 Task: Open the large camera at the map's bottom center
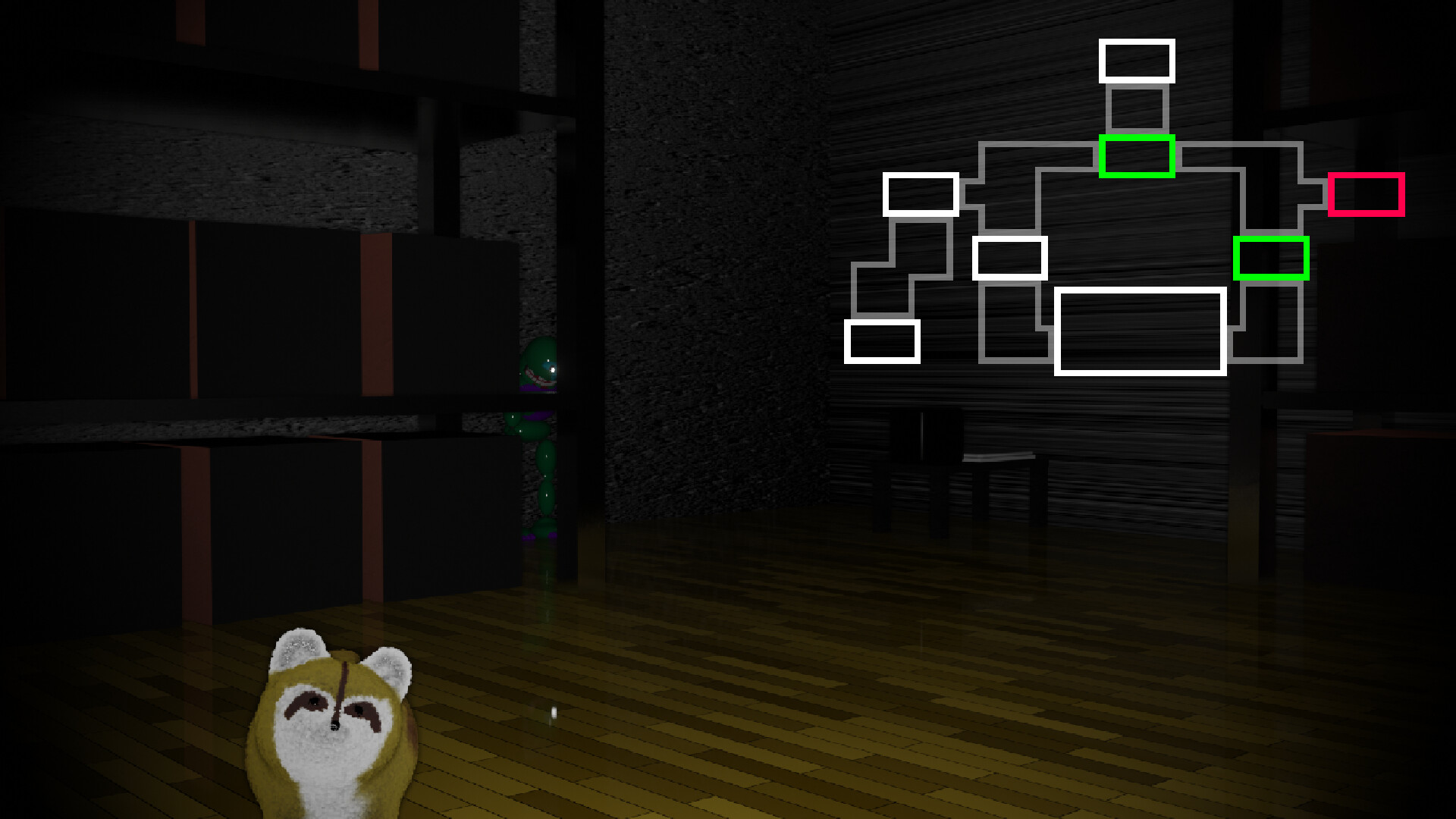(1141, 332)
